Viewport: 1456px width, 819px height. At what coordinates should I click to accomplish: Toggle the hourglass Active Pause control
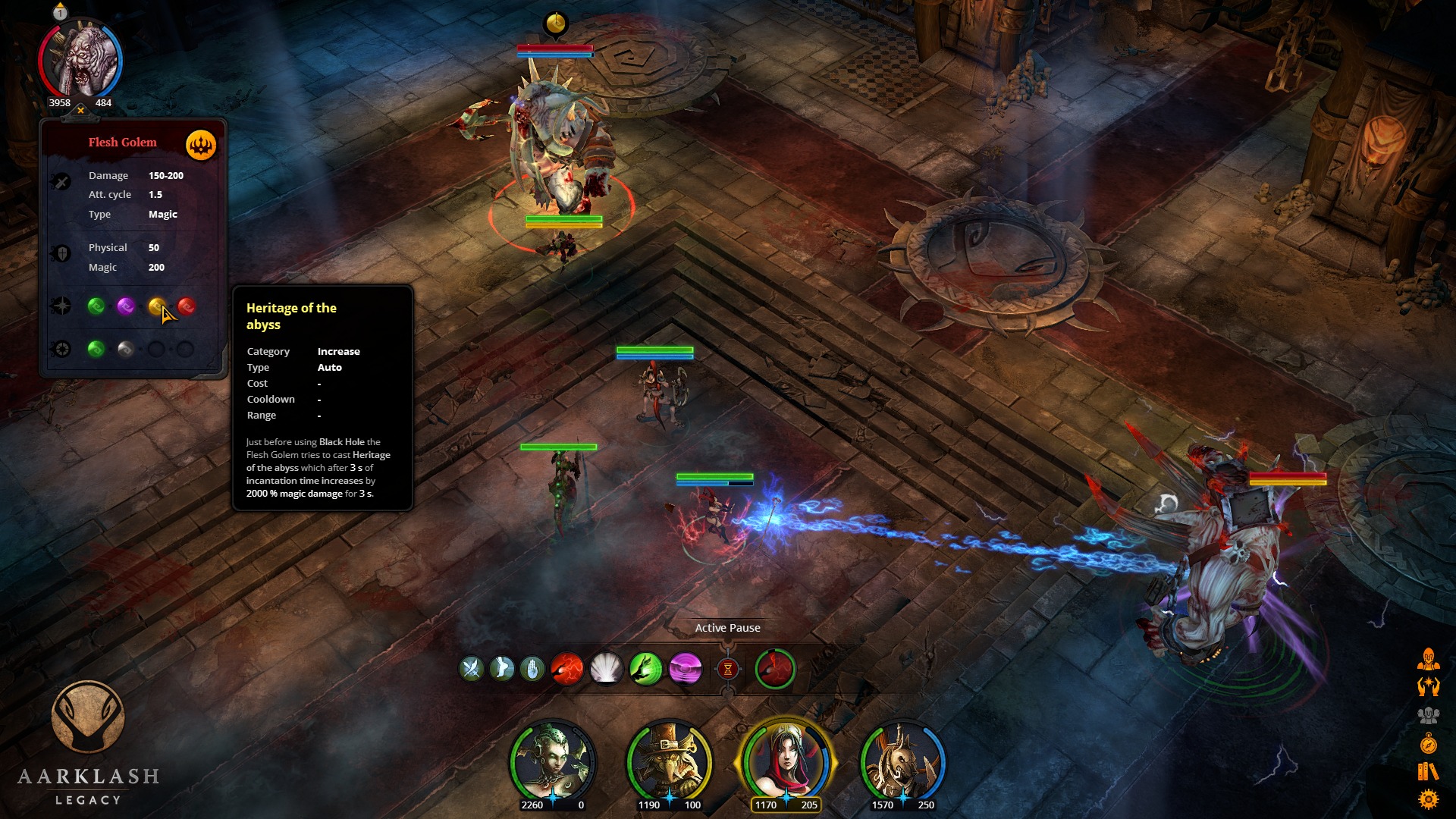point(728,669)
